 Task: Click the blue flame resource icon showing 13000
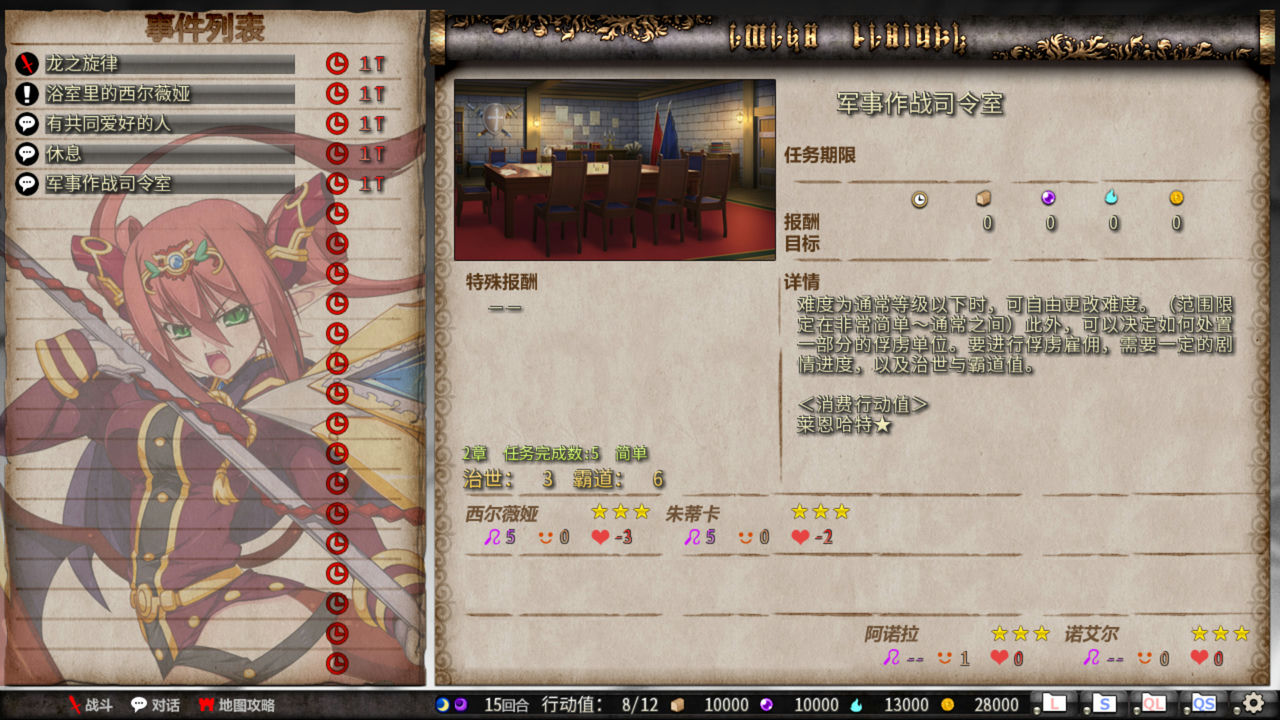[x=855, y=705]
